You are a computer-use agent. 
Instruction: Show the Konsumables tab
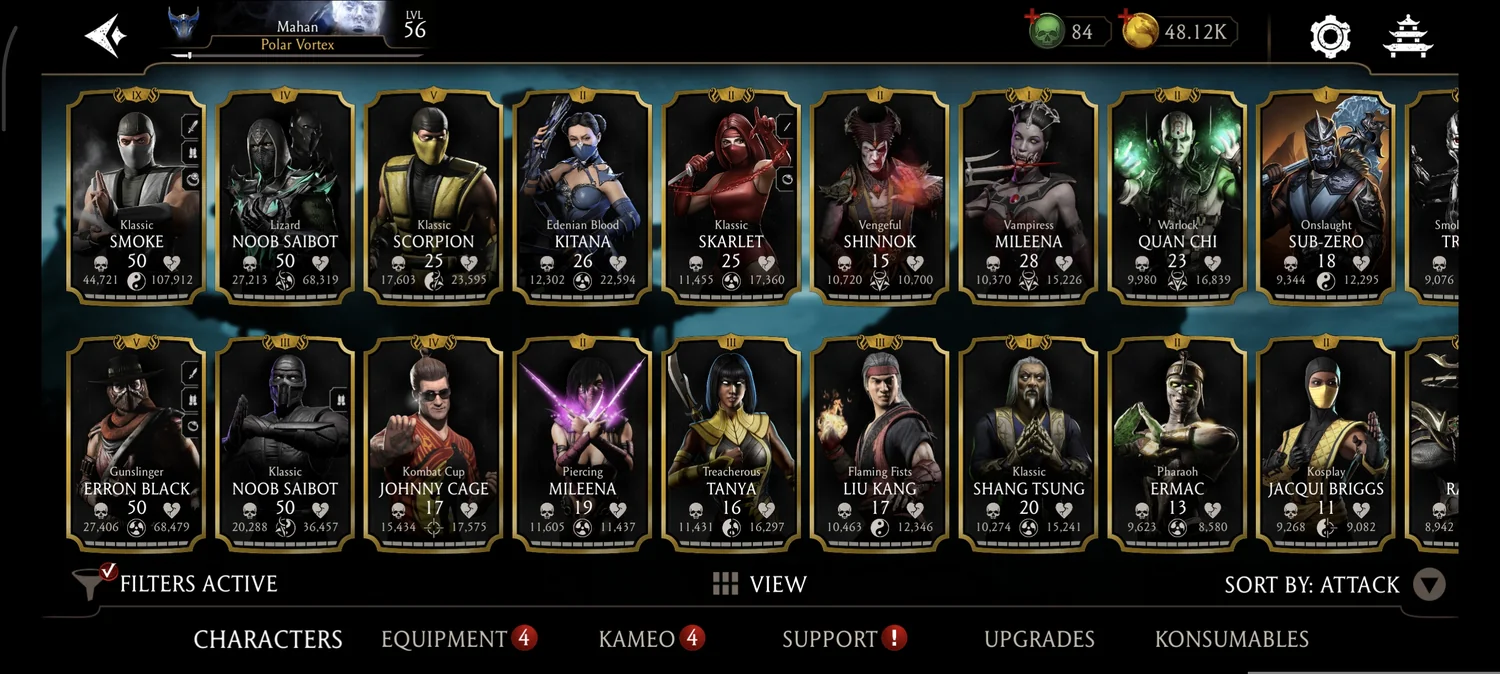[1231, 639]
